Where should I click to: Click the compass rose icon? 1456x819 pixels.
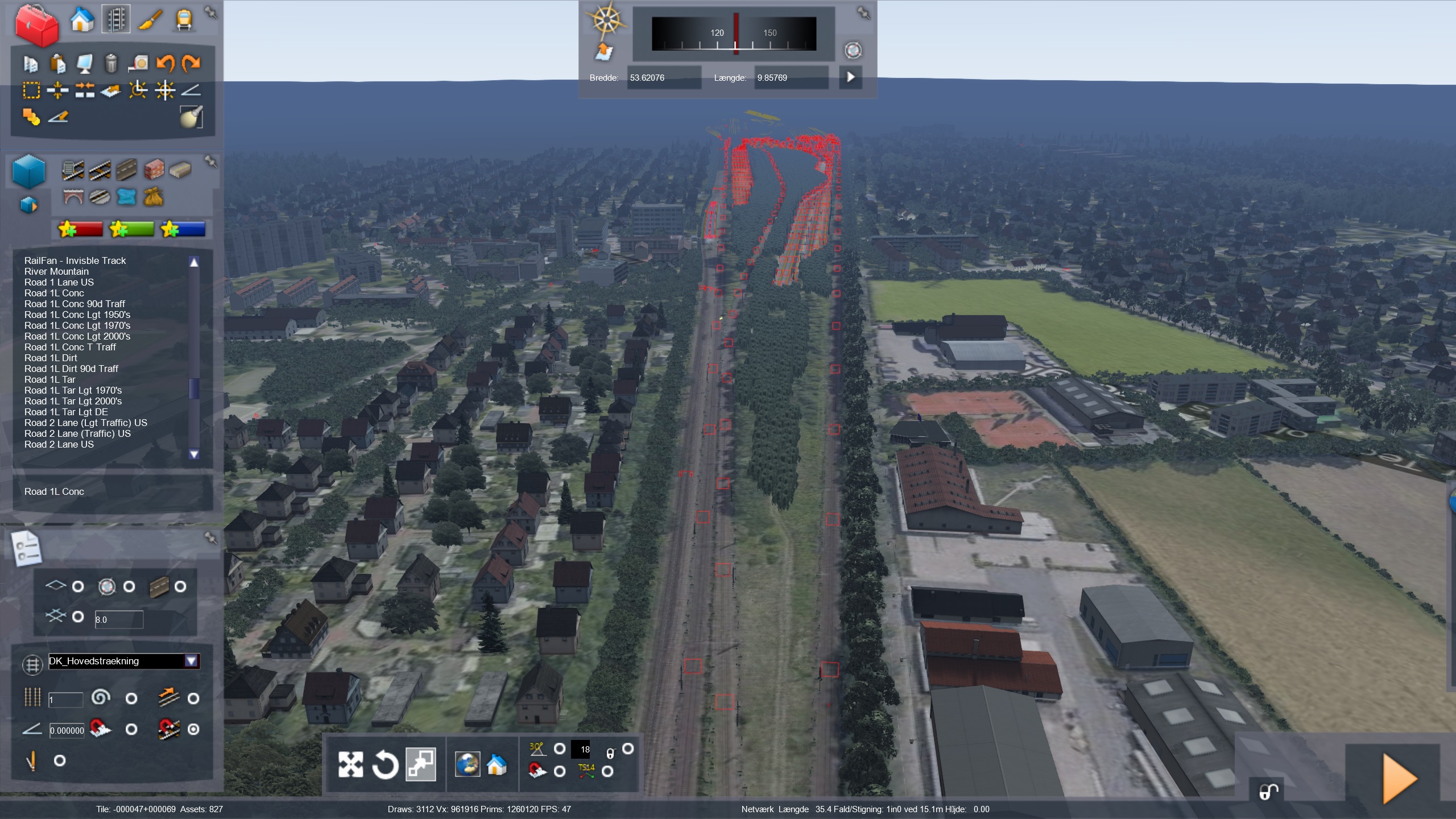607,20
